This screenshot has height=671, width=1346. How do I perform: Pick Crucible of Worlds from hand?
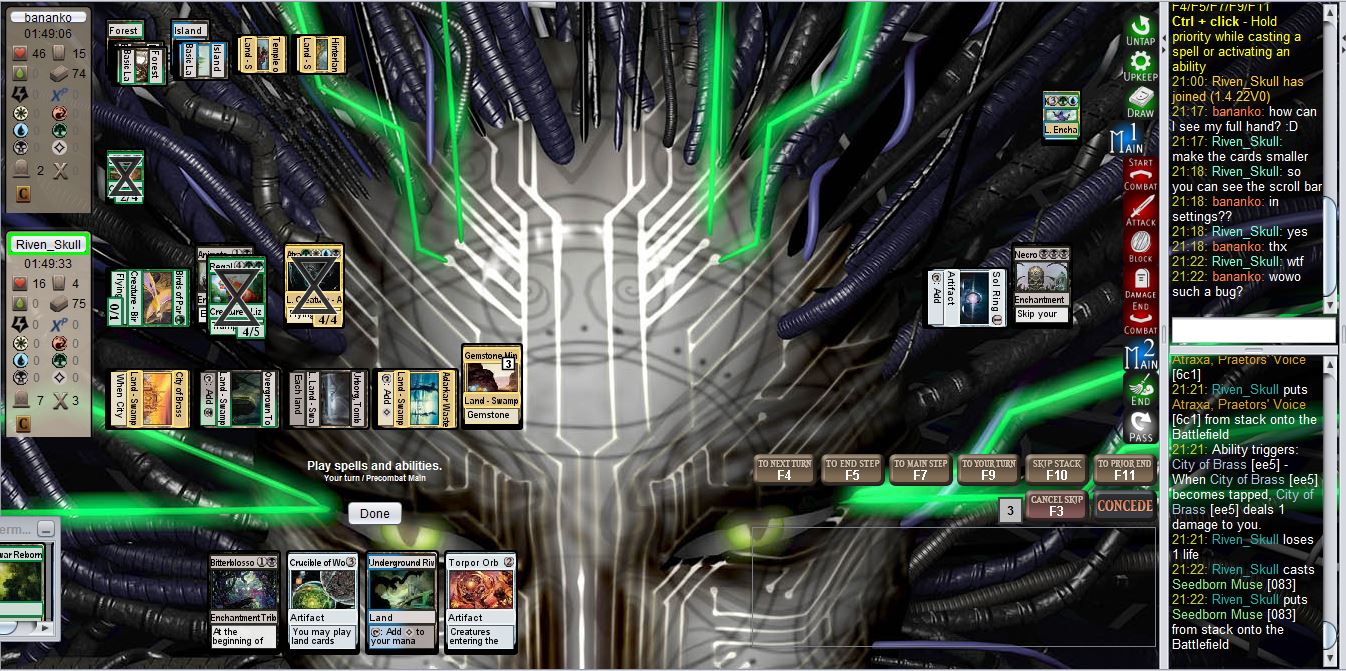pos(322,601)
